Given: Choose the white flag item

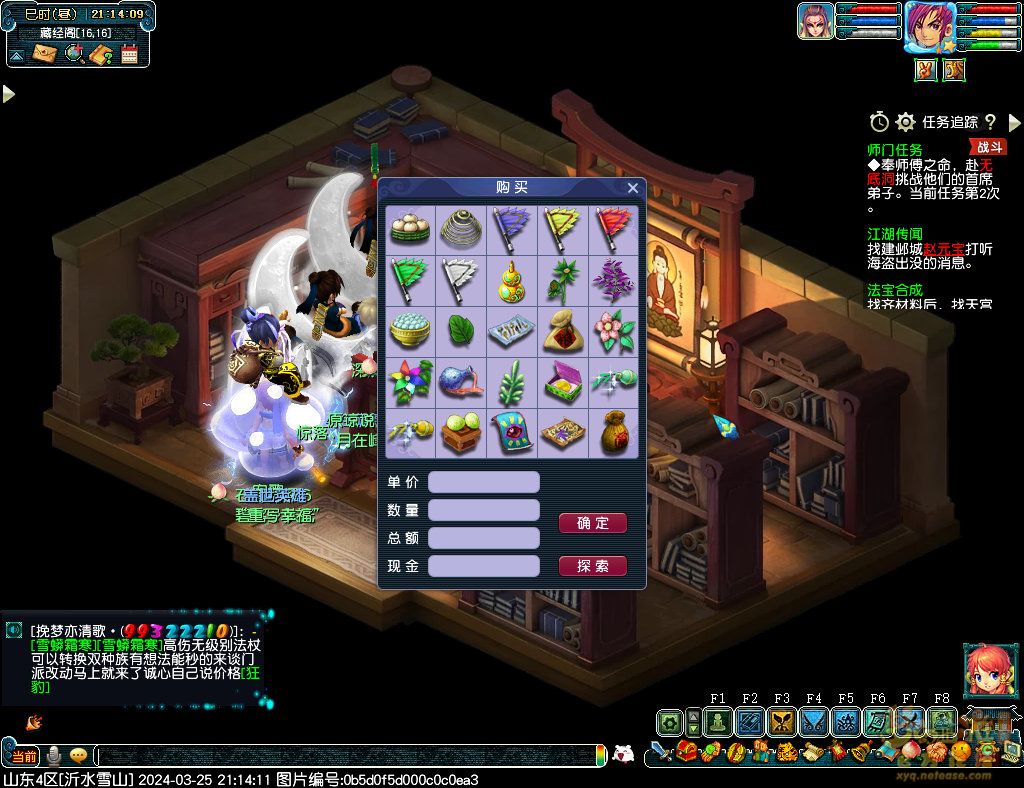Looking at the screenshot, I should click(x=460, y=281).
